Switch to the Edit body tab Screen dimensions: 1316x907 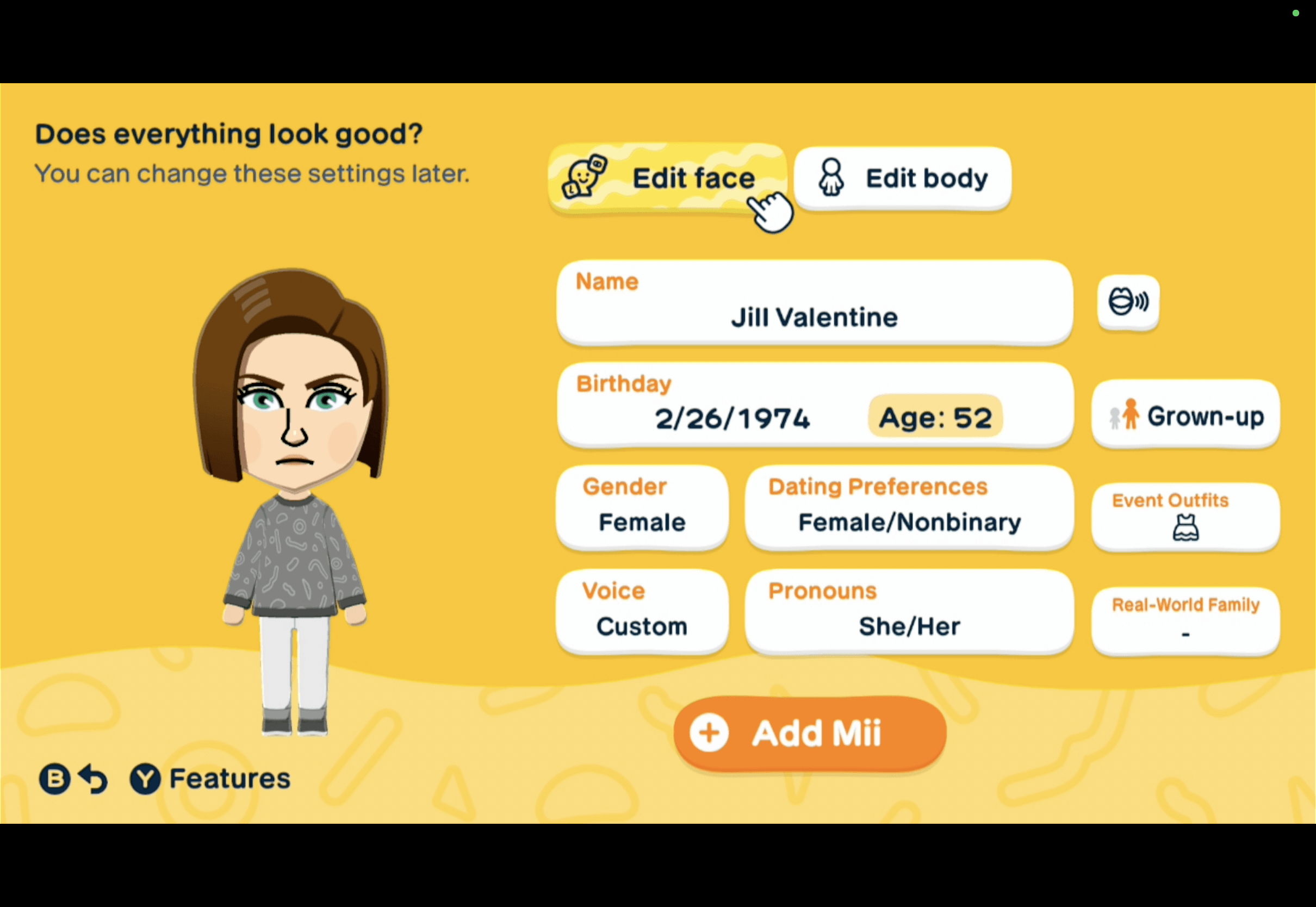coord(902,177)
